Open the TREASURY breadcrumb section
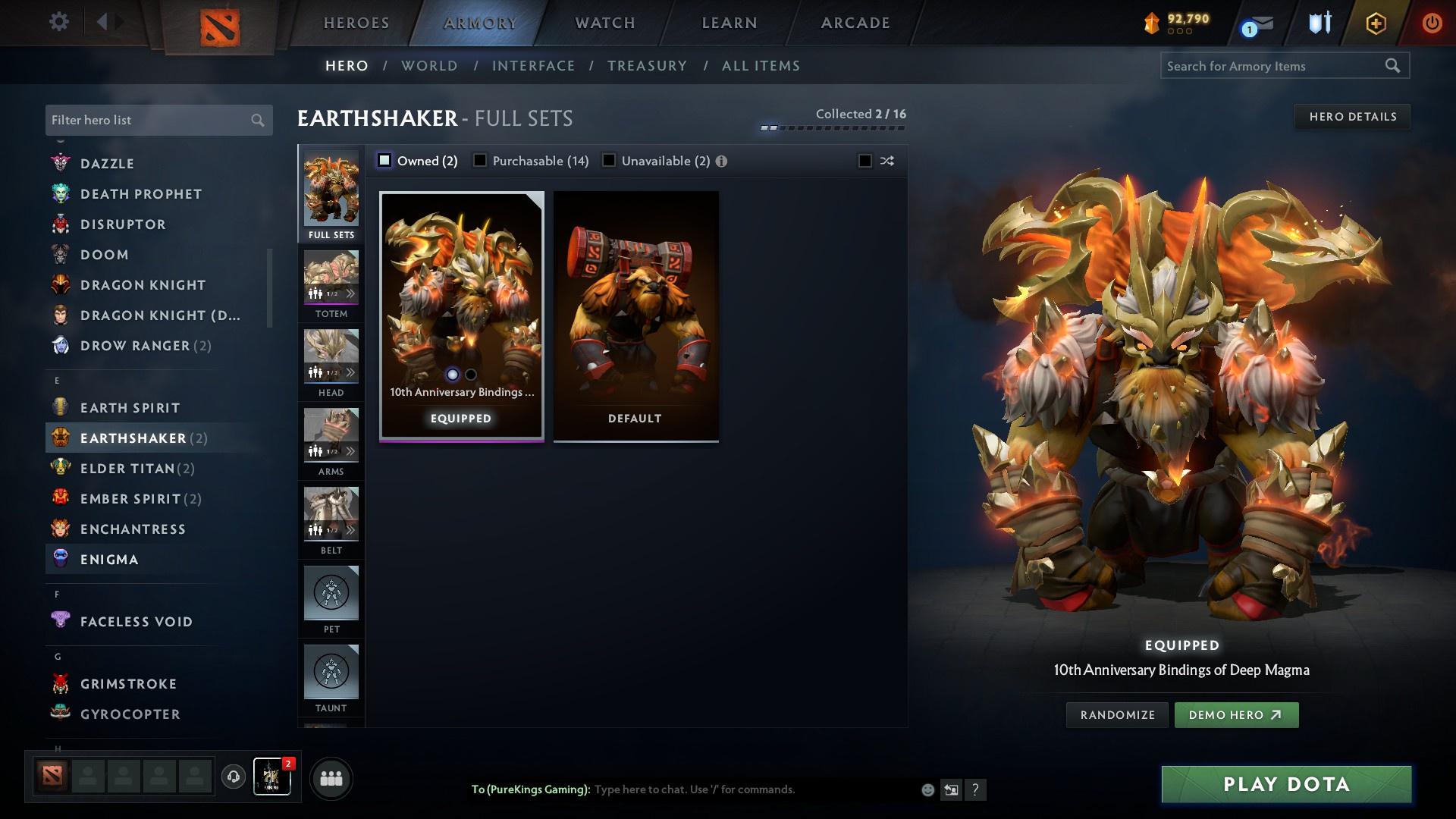Image resolution: width=1456 pixels, height=819 pixels. tap(647, 66)
